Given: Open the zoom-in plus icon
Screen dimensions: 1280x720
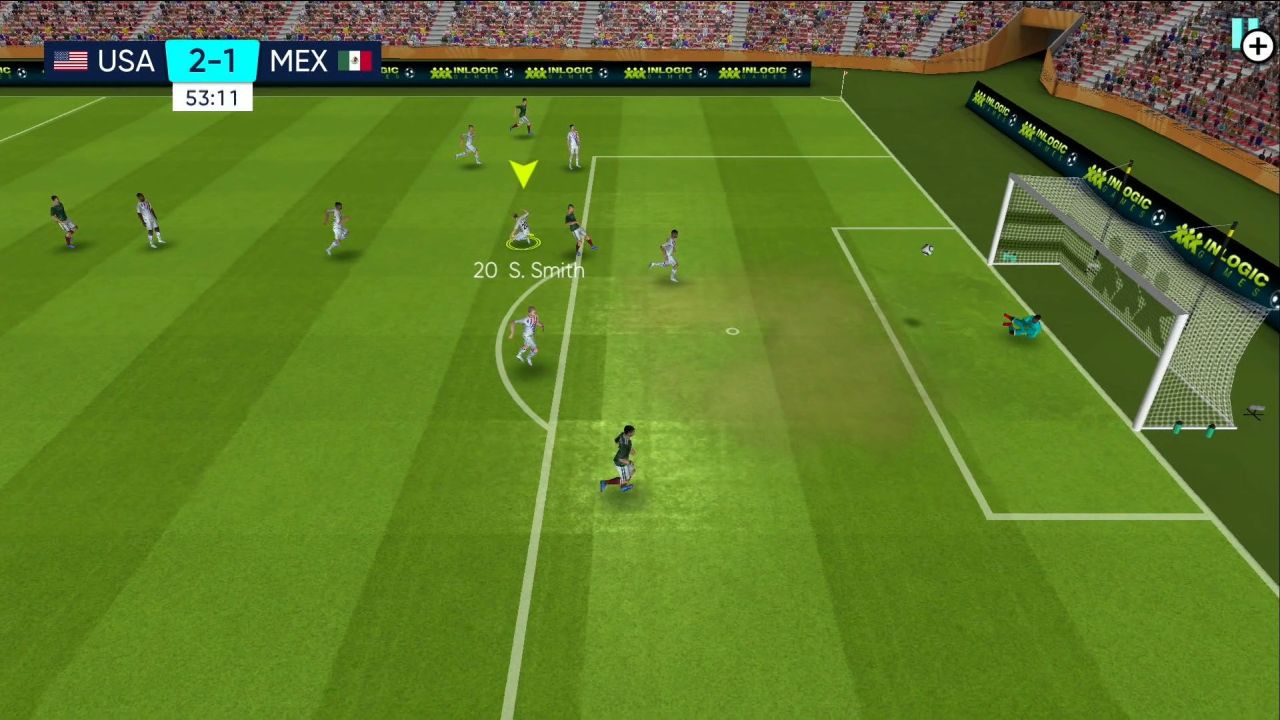Looking at the screenshot, I should coord(1258,45).
